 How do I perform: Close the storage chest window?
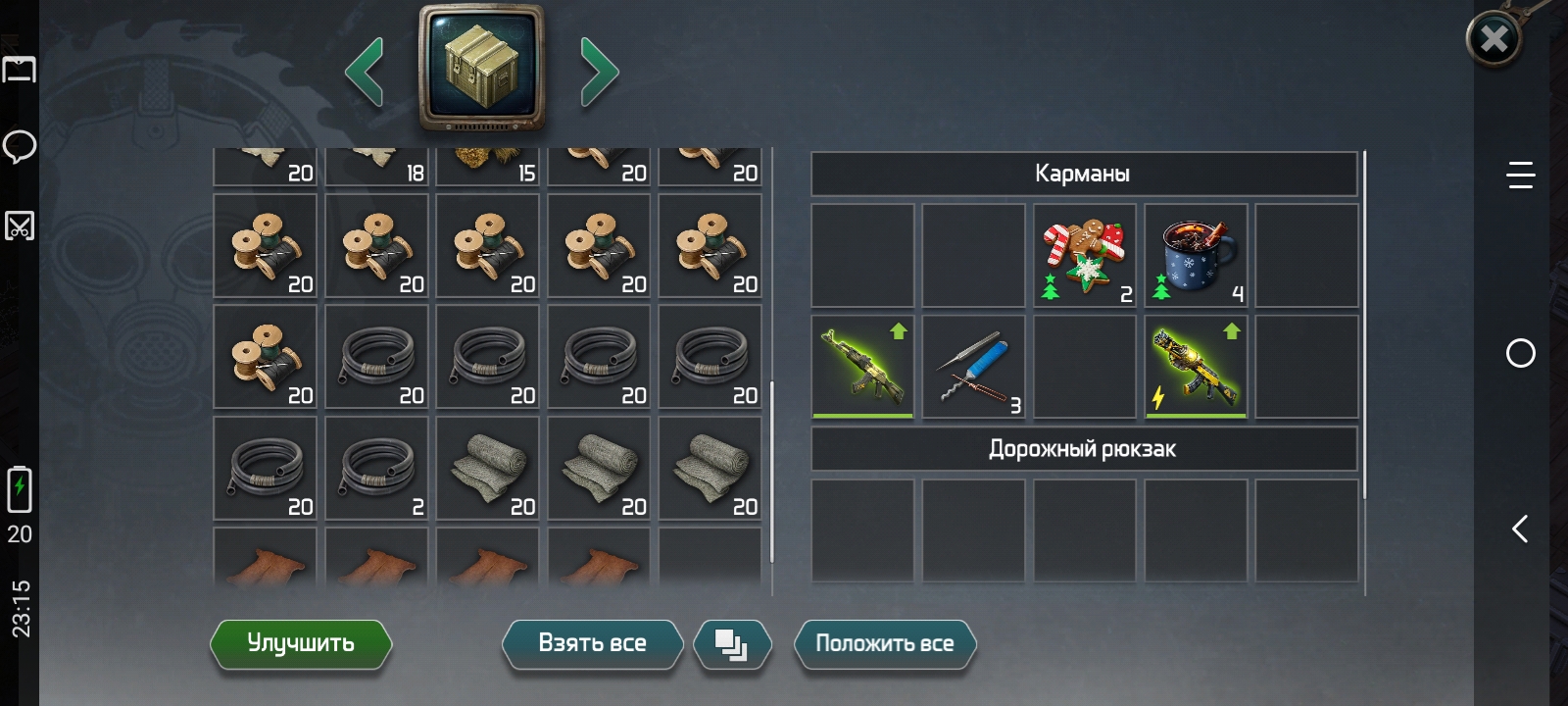[x=1494, y=39]
